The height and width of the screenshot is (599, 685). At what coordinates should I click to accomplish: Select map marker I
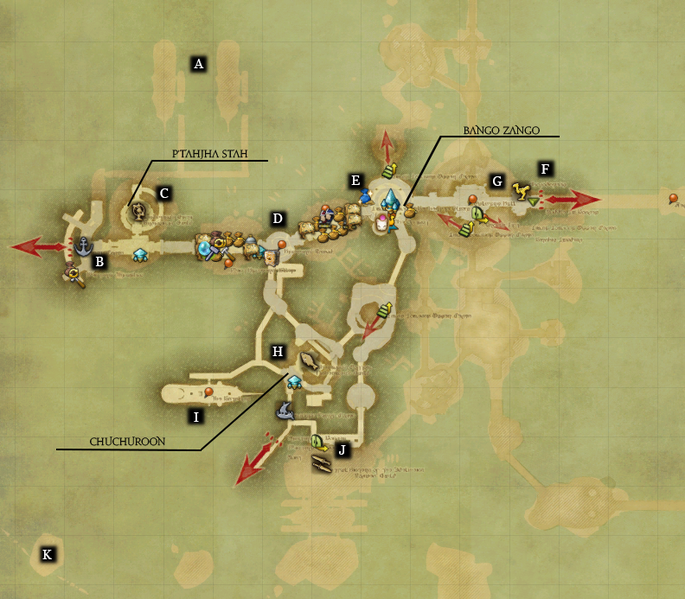click(197, 415)
